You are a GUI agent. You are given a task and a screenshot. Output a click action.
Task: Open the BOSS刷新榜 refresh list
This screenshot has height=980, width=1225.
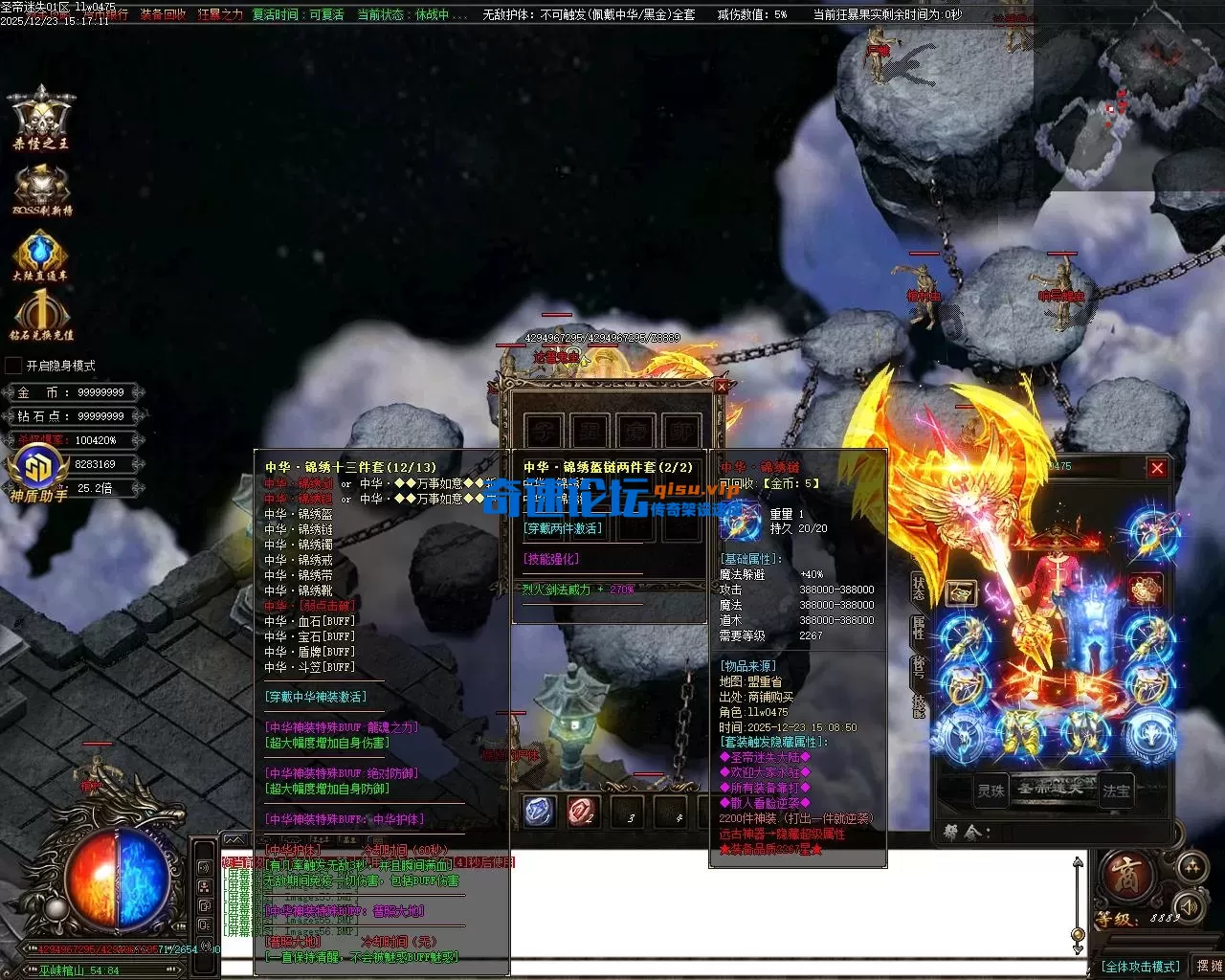pos(41,189)
